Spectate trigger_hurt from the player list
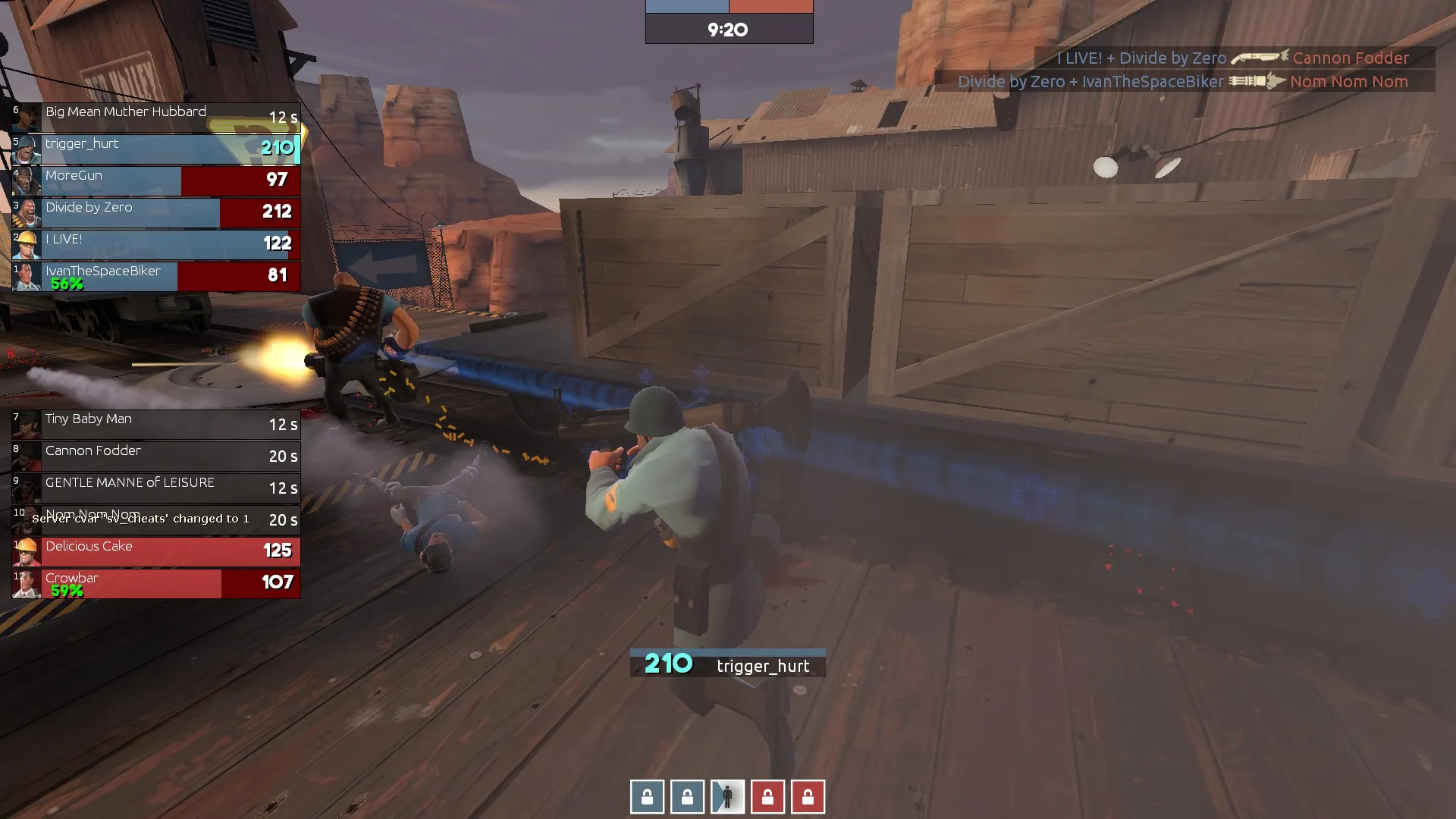 (x=155, y=149)
